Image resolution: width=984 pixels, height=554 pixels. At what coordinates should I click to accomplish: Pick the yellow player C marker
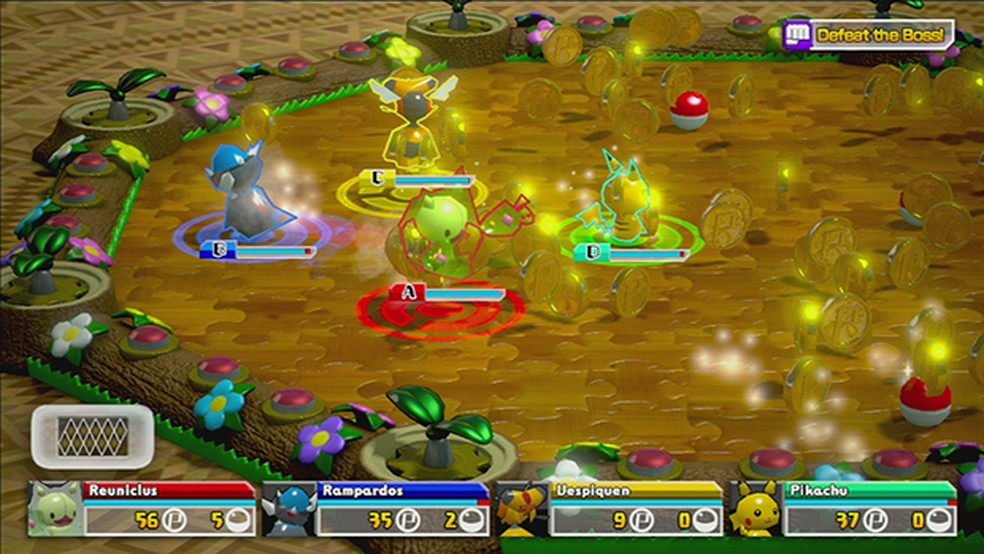(x=378, y=179)
